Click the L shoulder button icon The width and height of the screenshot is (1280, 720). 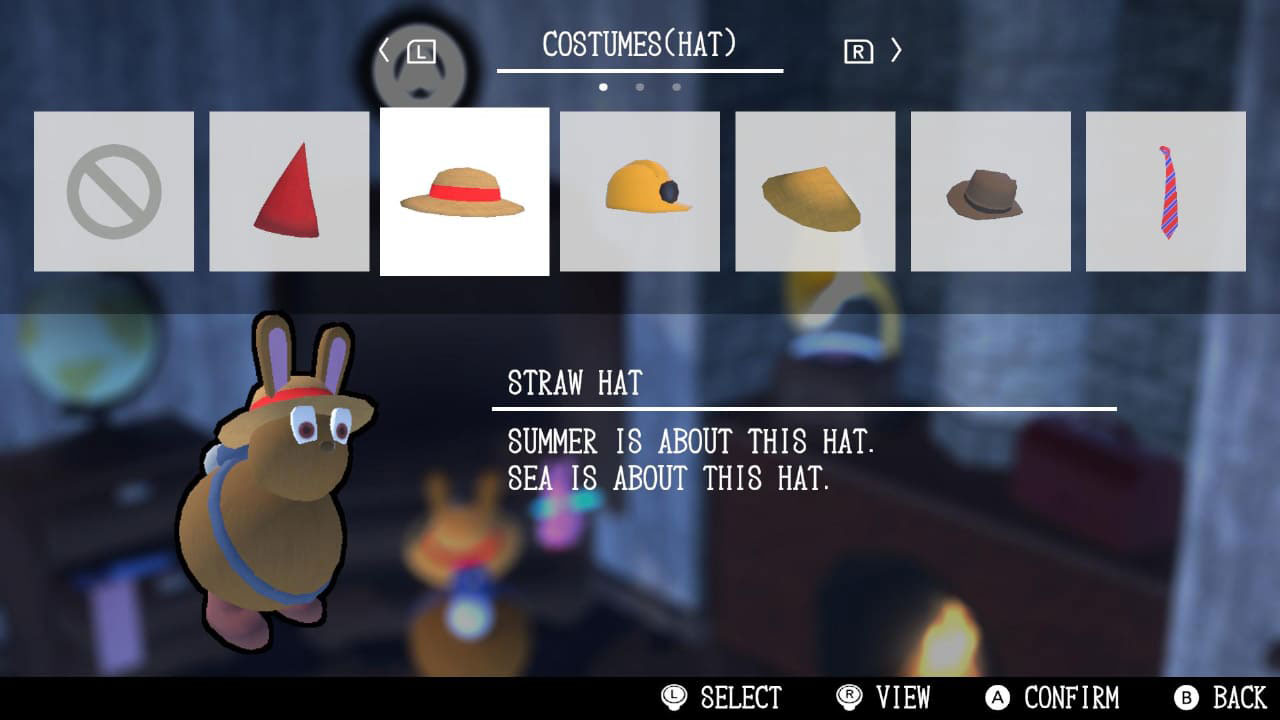pyautogui.click(x=419, y=49)
